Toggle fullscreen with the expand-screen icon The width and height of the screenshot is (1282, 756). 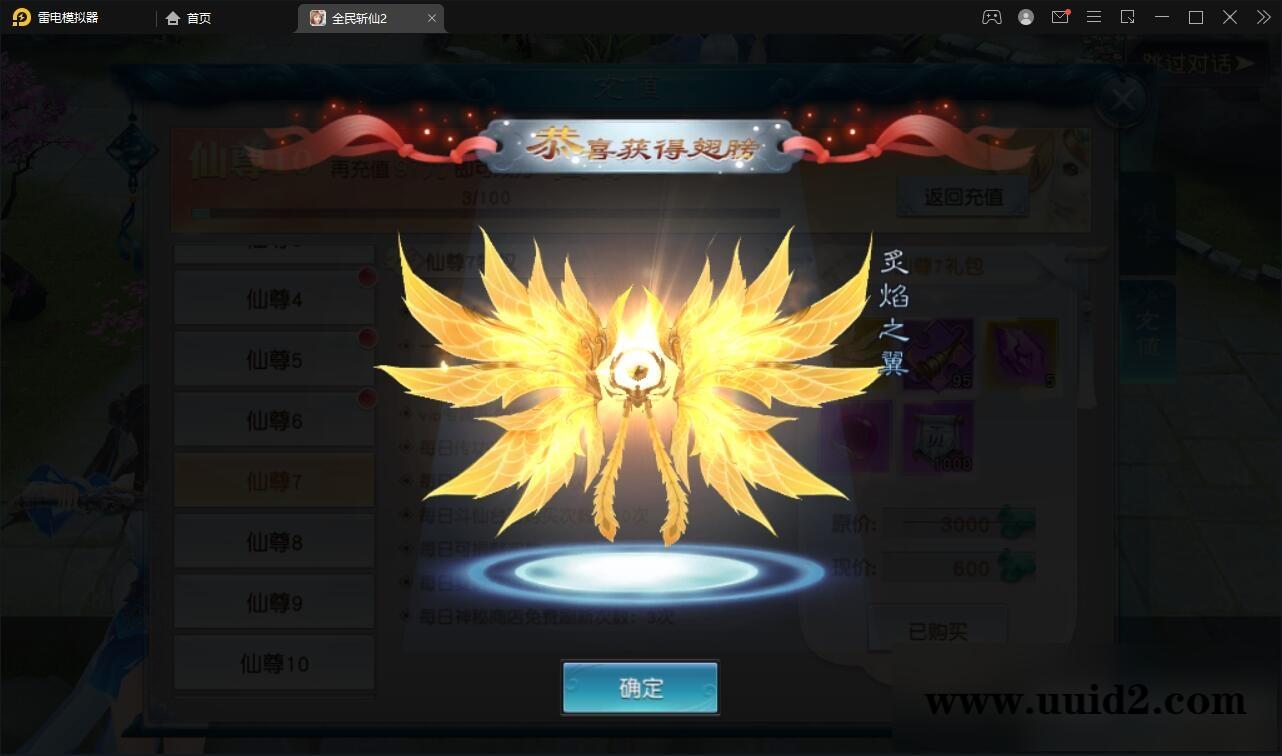[x=1128, y=17]
